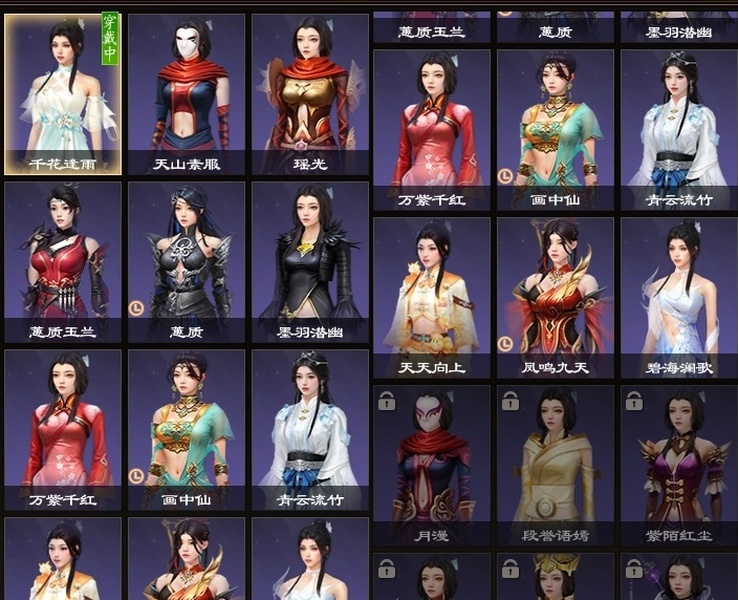738x600 pixels.
Task: Select the locked 段誉语嫣 costume
Action: pos(555,465)
